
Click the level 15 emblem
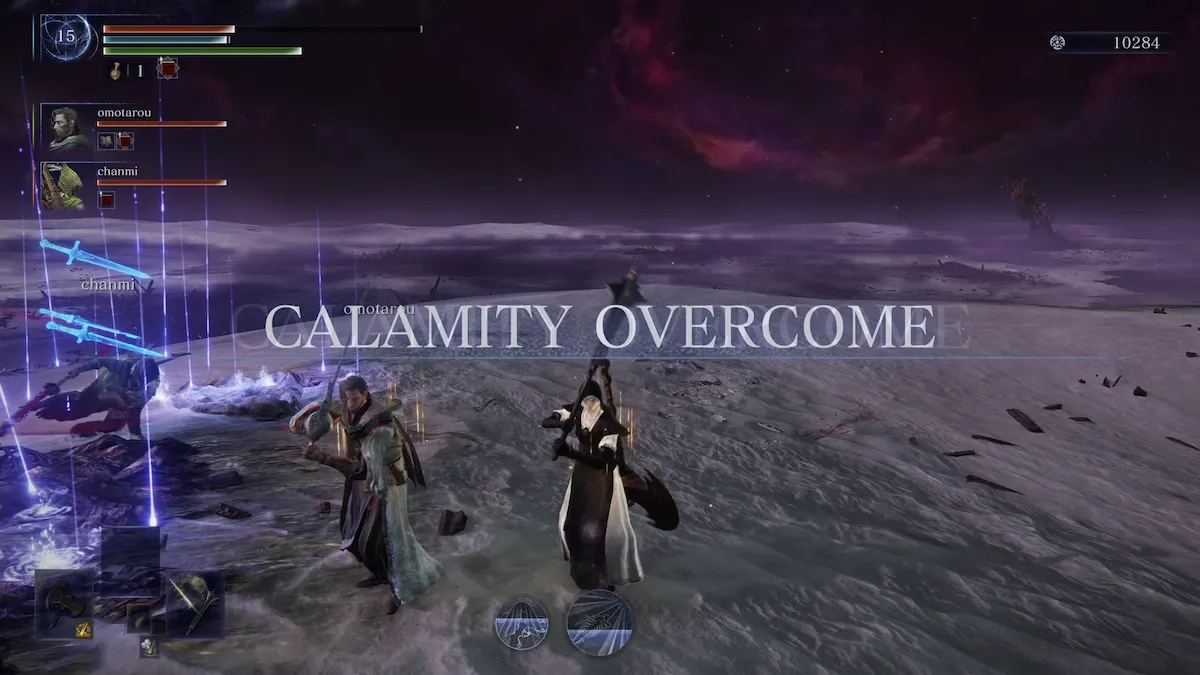point(67,37)
